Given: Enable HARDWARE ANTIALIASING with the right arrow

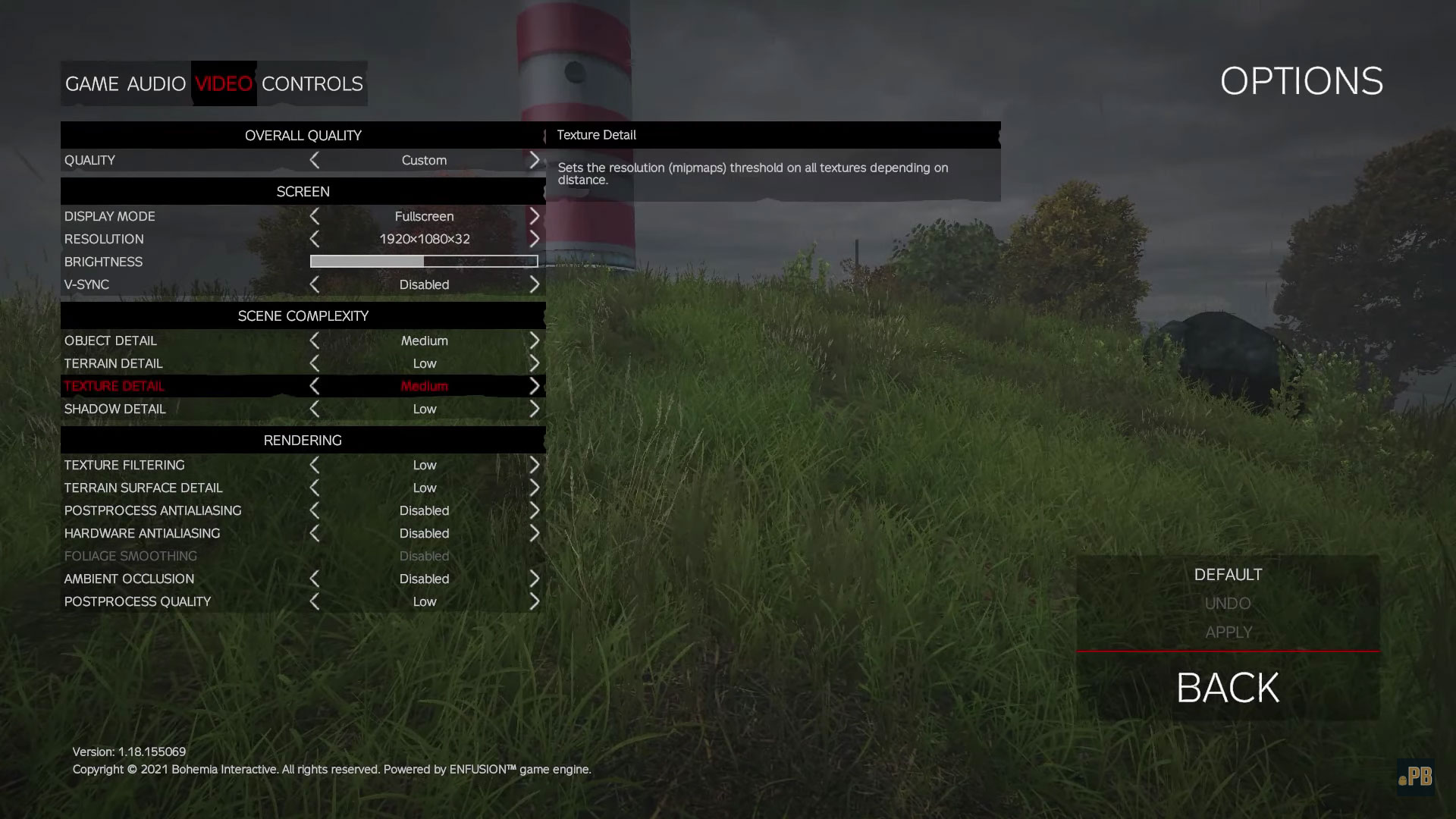Looking at the screenshot, I should pos(535,533).
